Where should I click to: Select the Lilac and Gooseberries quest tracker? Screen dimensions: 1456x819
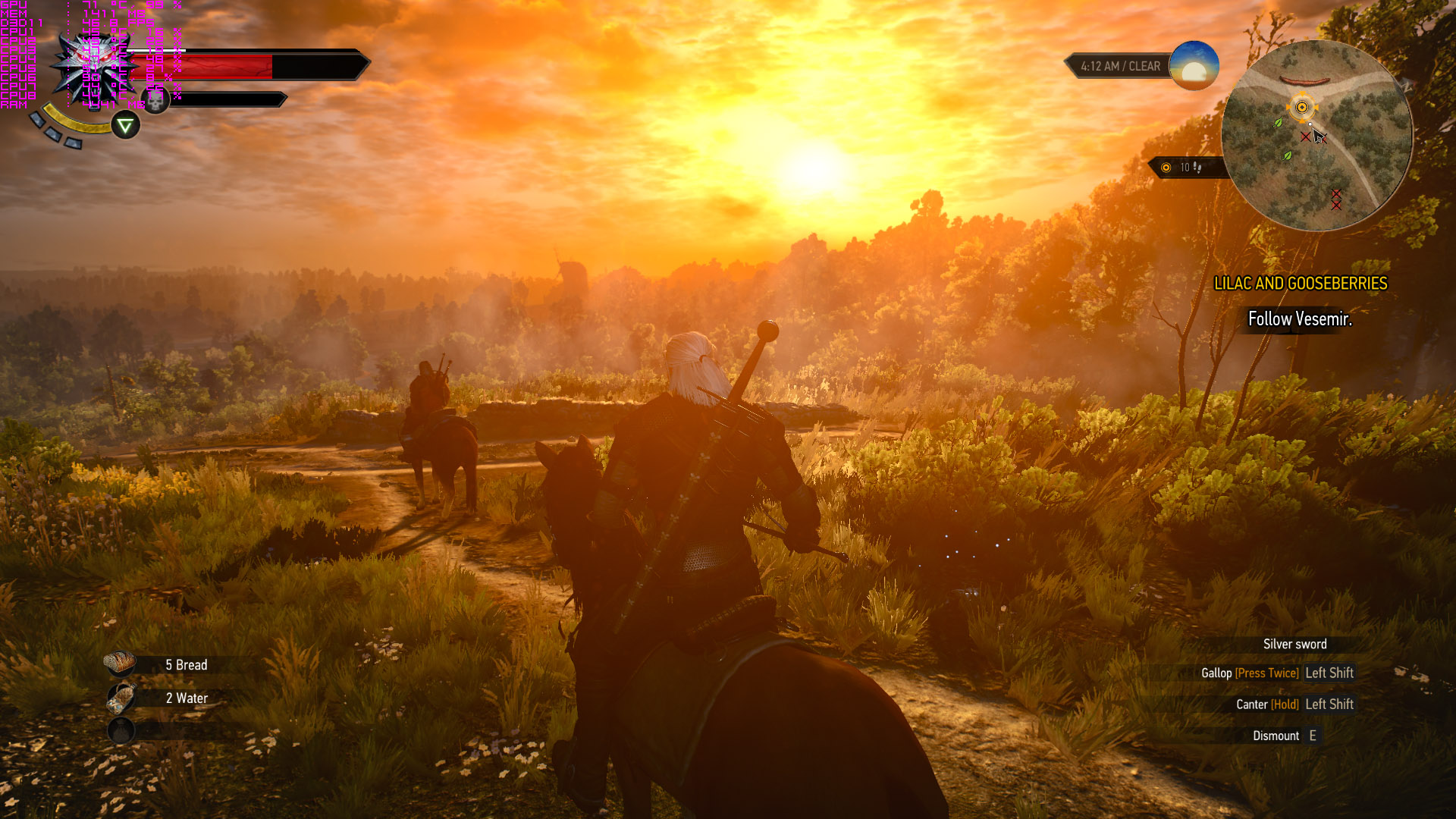tap(1300, 284)
